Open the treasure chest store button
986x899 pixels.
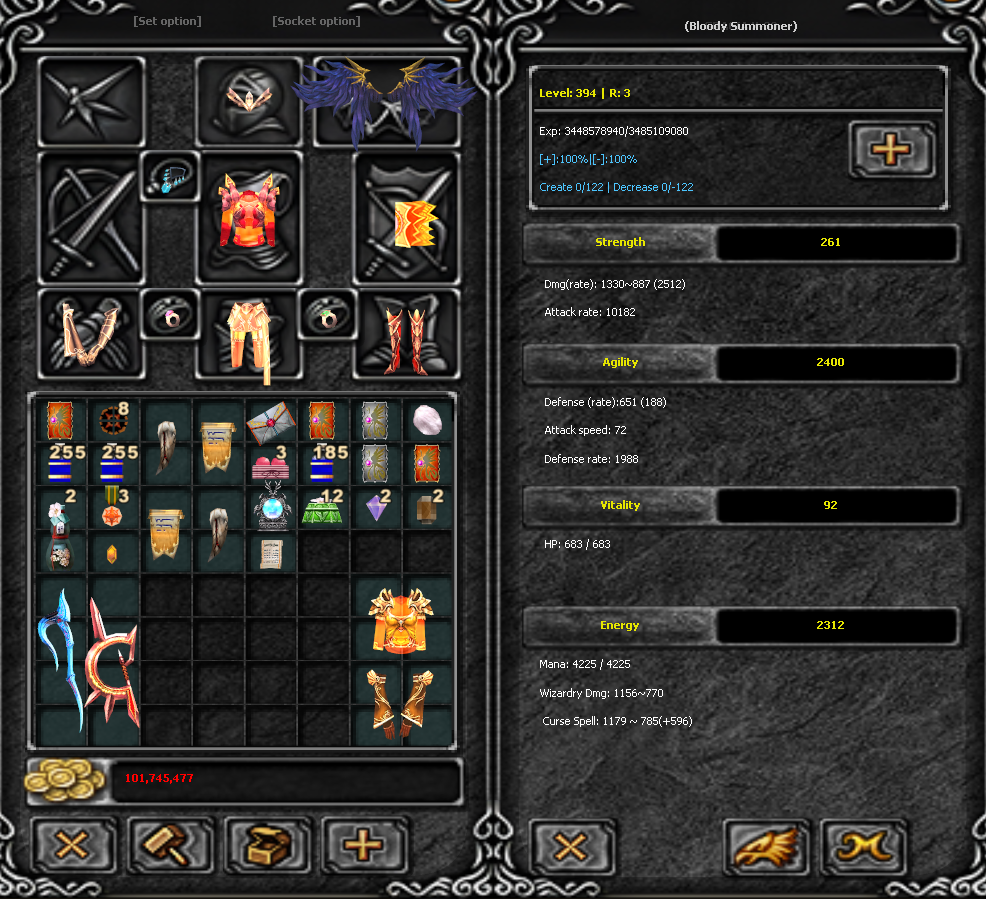coord(267,846)
